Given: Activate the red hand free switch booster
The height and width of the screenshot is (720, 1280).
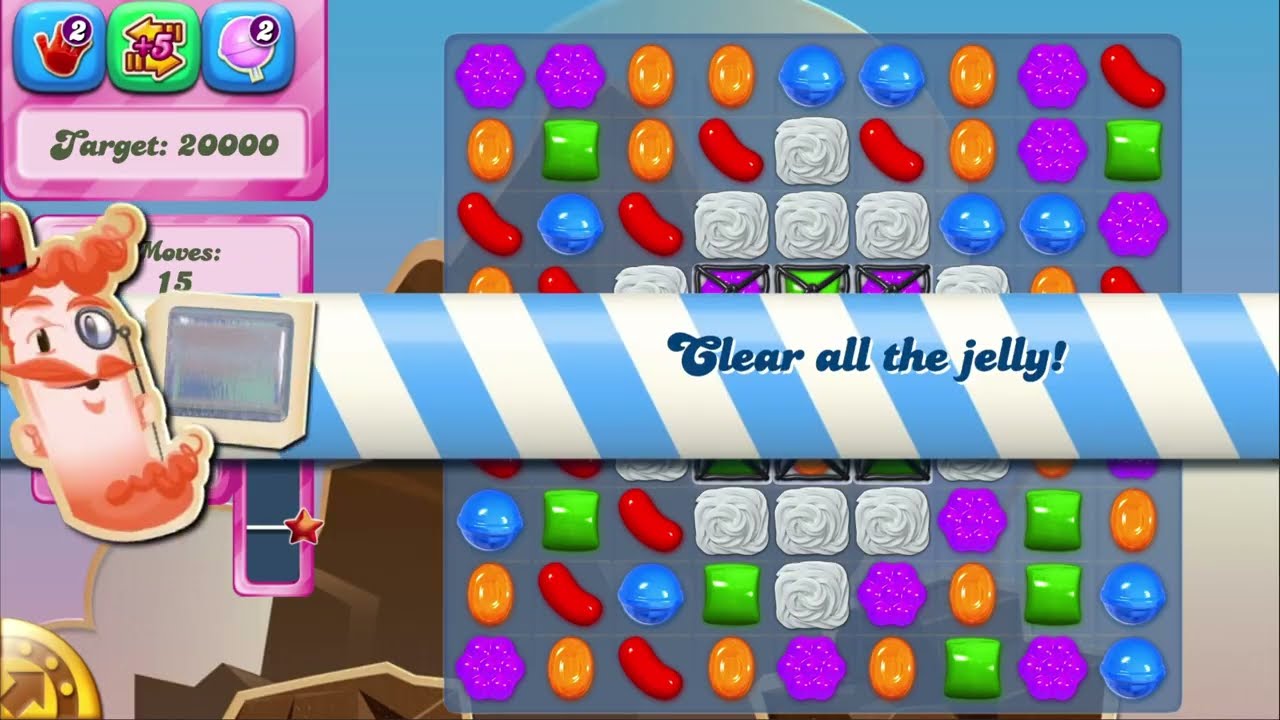Looking at the screenshot, I should pos(58,49).
